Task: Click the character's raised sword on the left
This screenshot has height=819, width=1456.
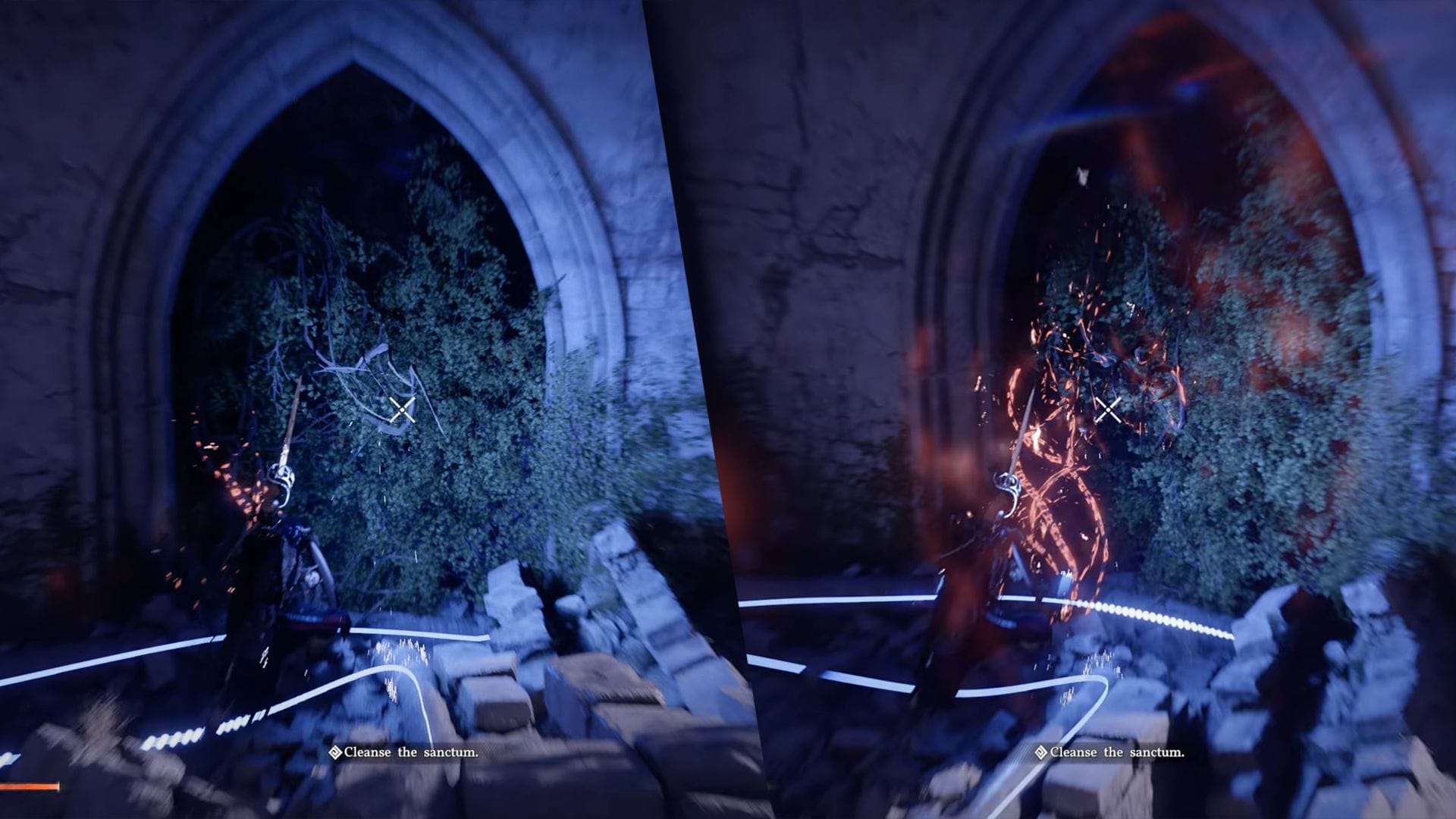Action: (x=290, y=425)
